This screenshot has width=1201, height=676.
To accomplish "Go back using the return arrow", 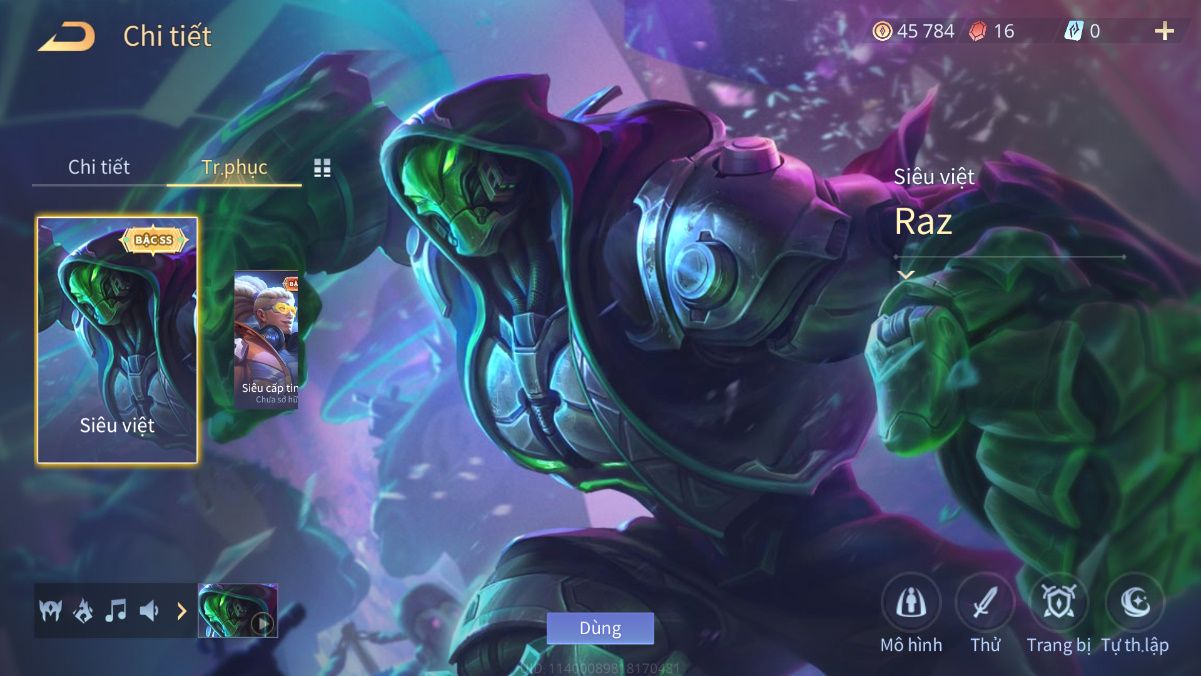I will (67, 37).
